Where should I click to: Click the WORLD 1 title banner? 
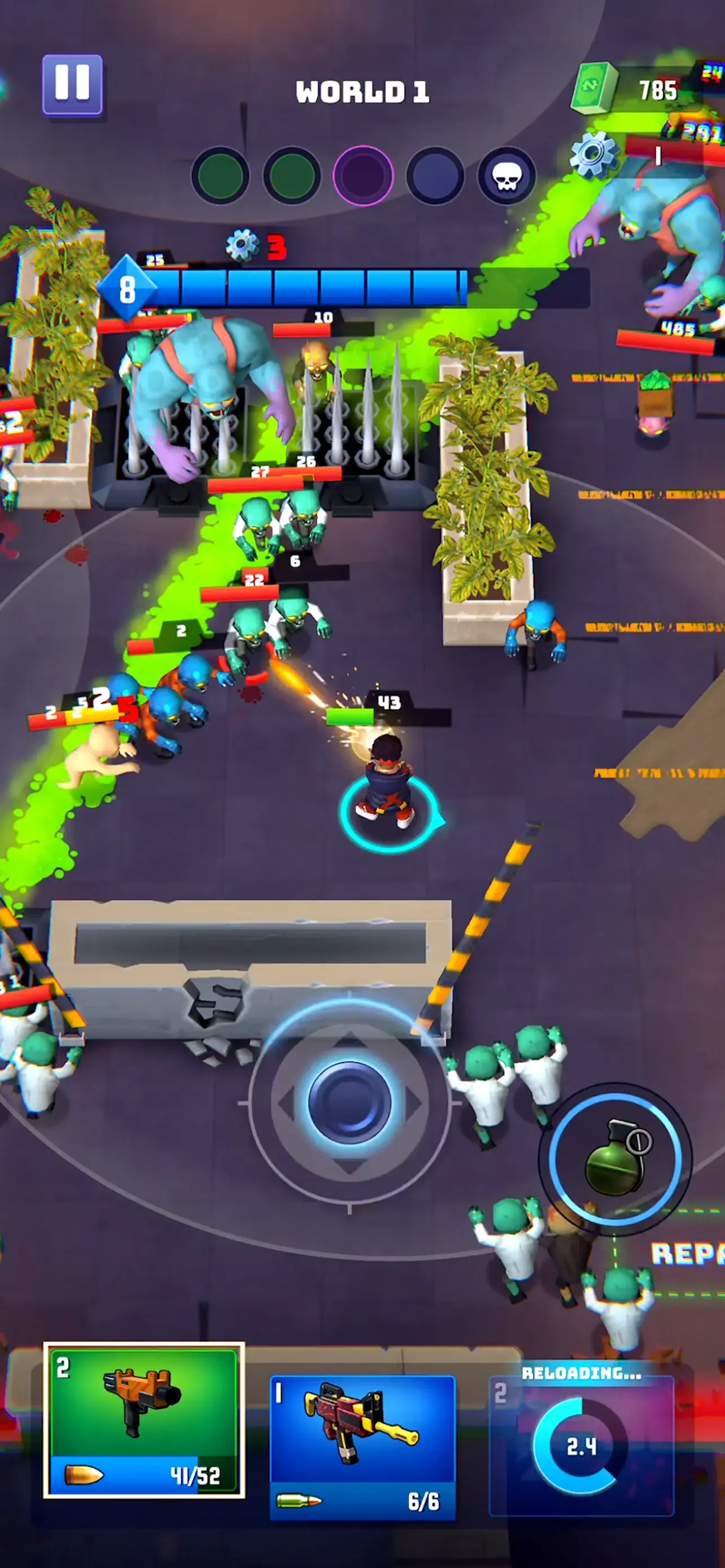pos(362,90)
